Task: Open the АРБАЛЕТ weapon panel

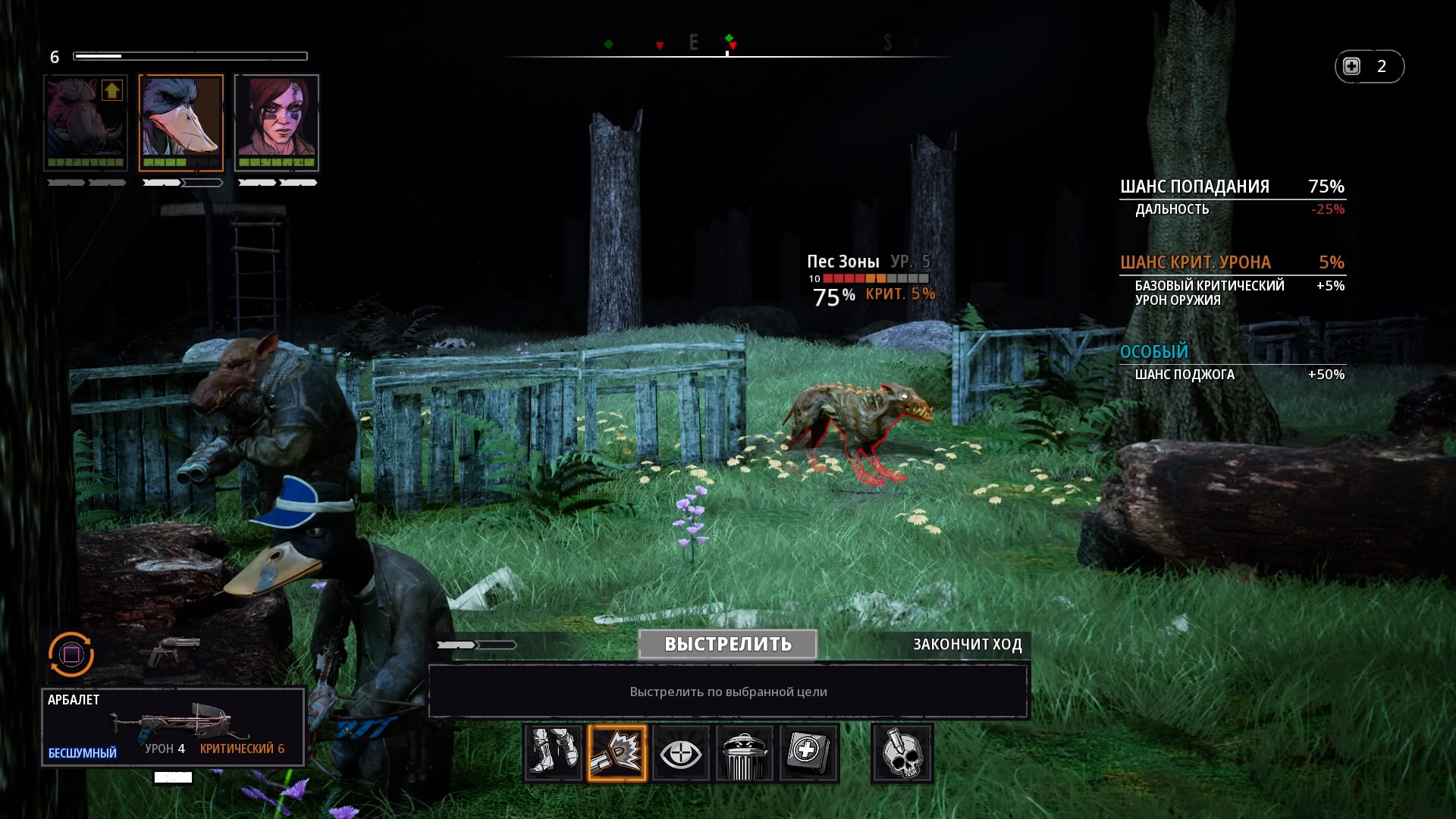Action: 174,726
